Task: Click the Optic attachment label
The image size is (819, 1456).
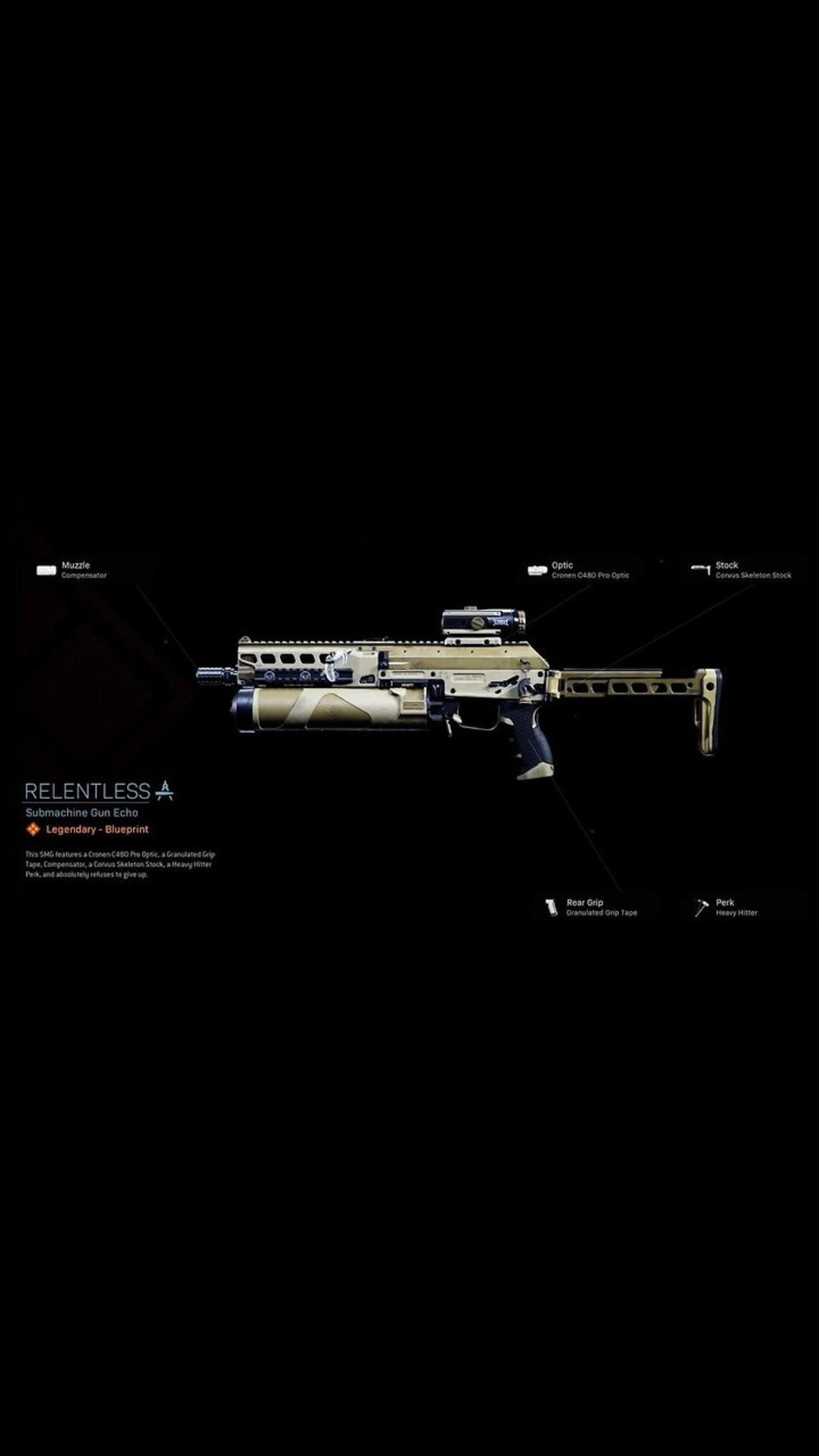Action: (x=562, y=565)
